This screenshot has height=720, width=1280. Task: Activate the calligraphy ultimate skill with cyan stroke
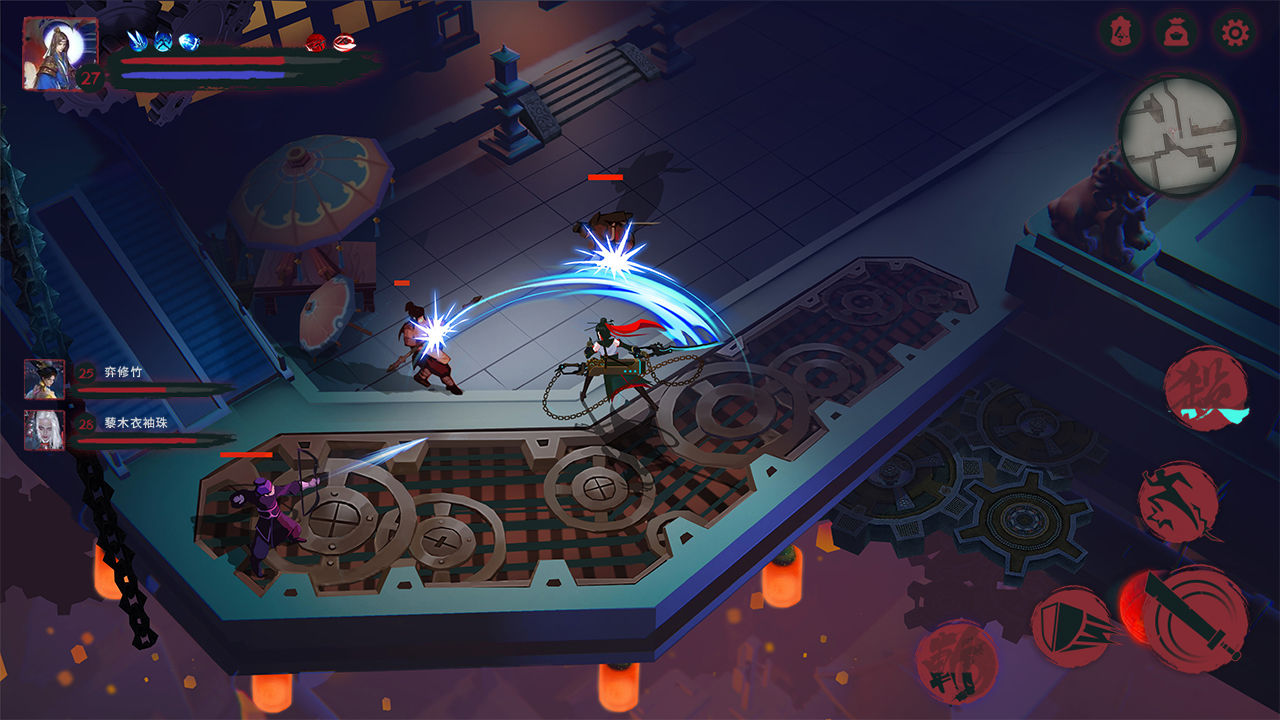point(1206,390)
